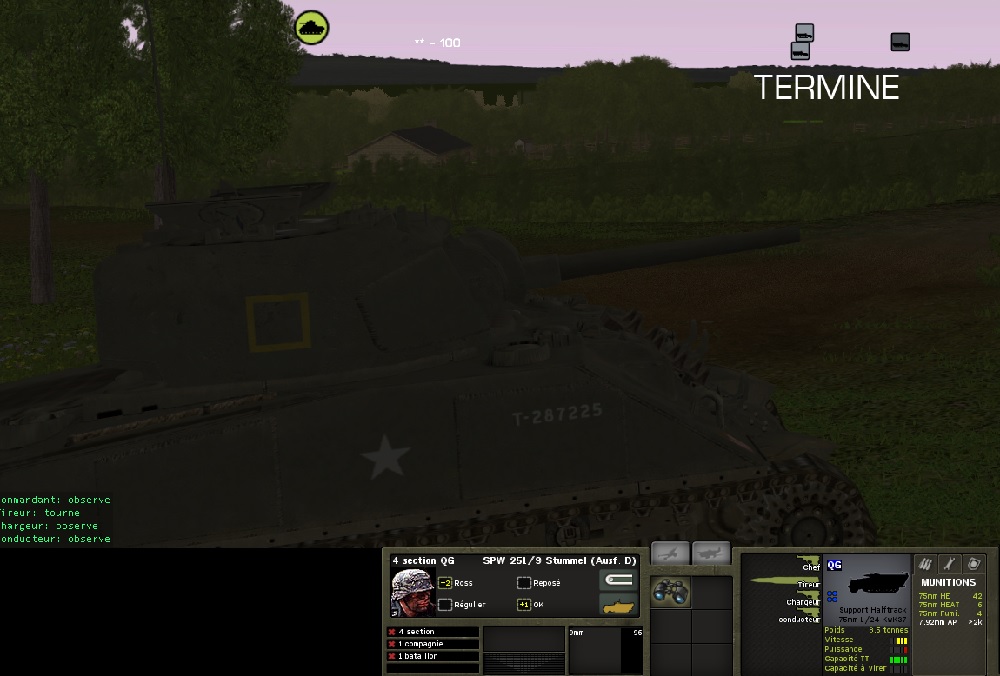
Task: Select the binoculars equipment slot
Action: point(670,592)
